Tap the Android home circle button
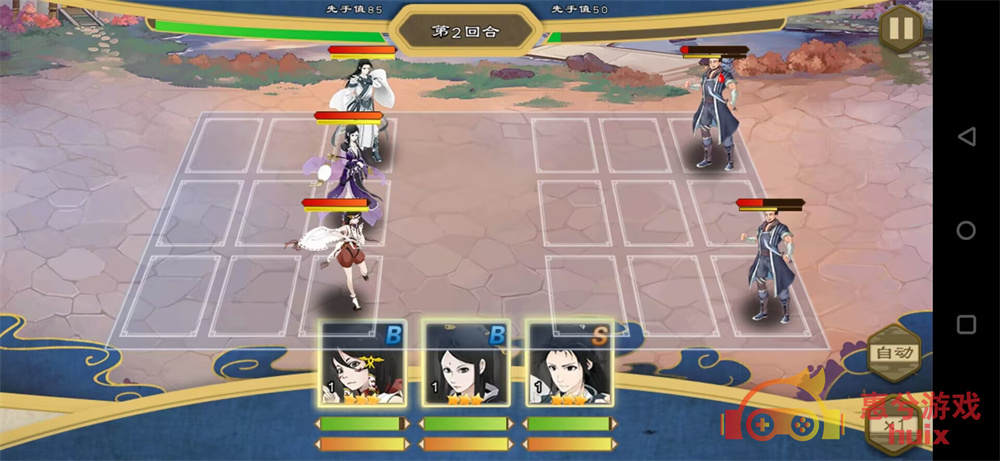Viewport: 1000px width, 461px height. point(966,230)
